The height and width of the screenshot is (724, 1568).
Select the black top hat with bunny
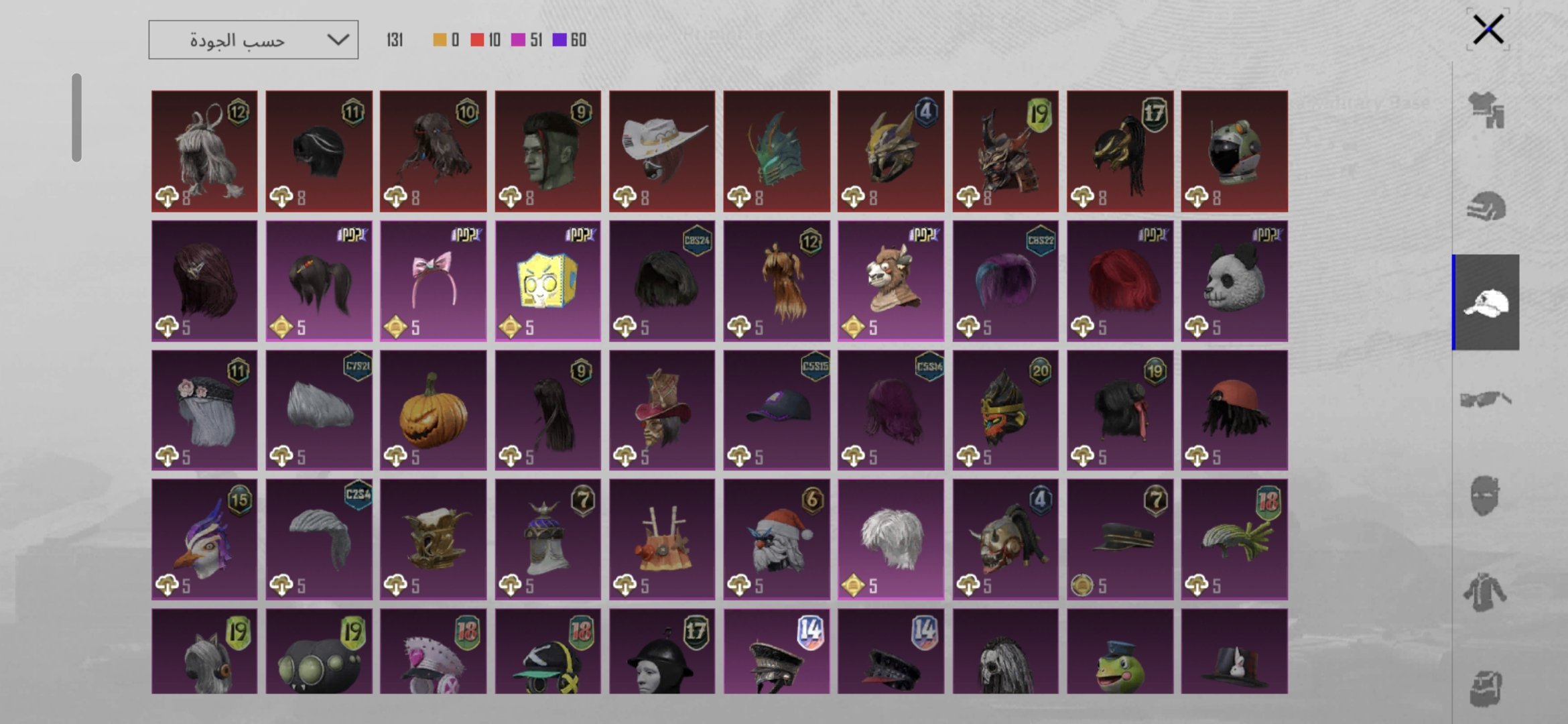coord(1234,652)
